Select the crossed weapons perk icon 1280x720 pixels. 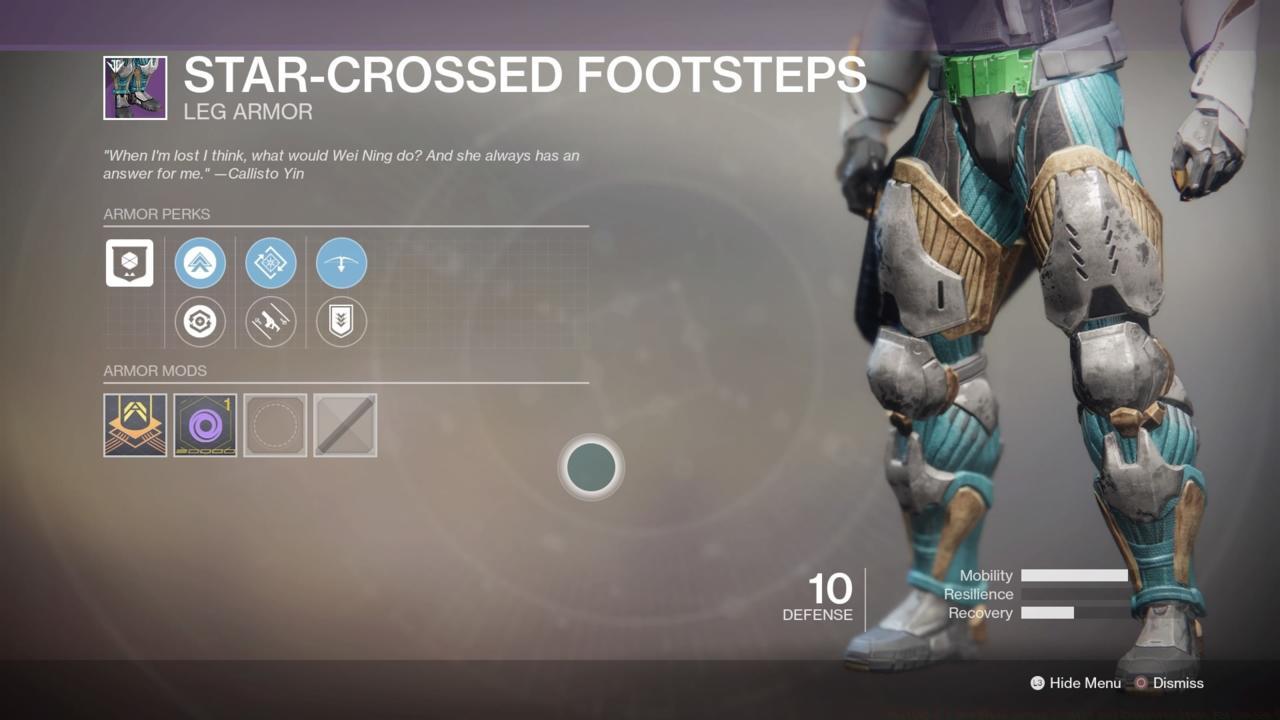click(271, 321)
